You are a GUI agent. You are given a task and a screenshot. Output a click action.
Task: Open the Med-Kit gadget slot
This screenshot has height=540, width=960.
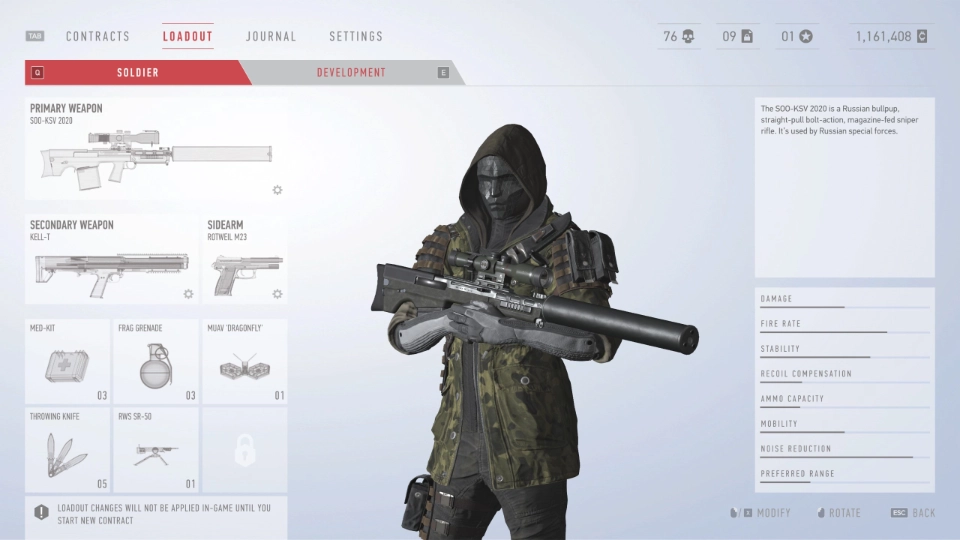click(x=68, y=362)
